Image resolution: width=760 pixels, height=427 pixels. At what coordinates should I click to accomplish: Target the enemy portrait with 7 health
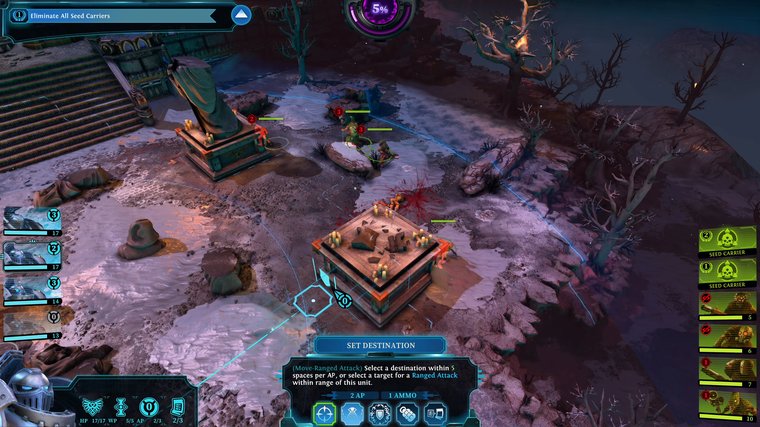pyautogui.click(x=727, y=370)
